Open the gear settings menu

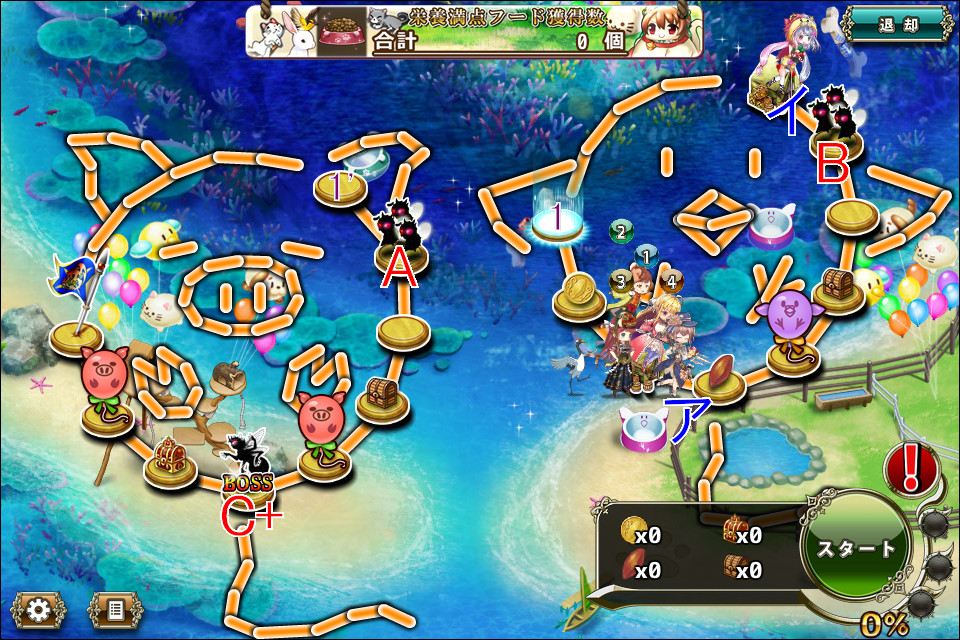coord(38,609)
